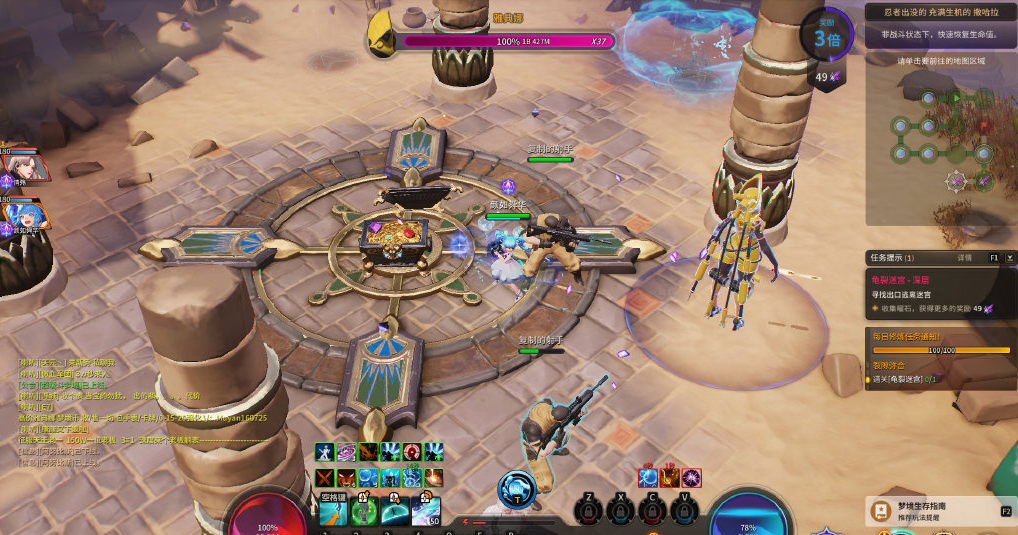Screen dimensions: 1018x535
Task: Select the red marker node on maze minimap
Action: click(x=984, y=127)
